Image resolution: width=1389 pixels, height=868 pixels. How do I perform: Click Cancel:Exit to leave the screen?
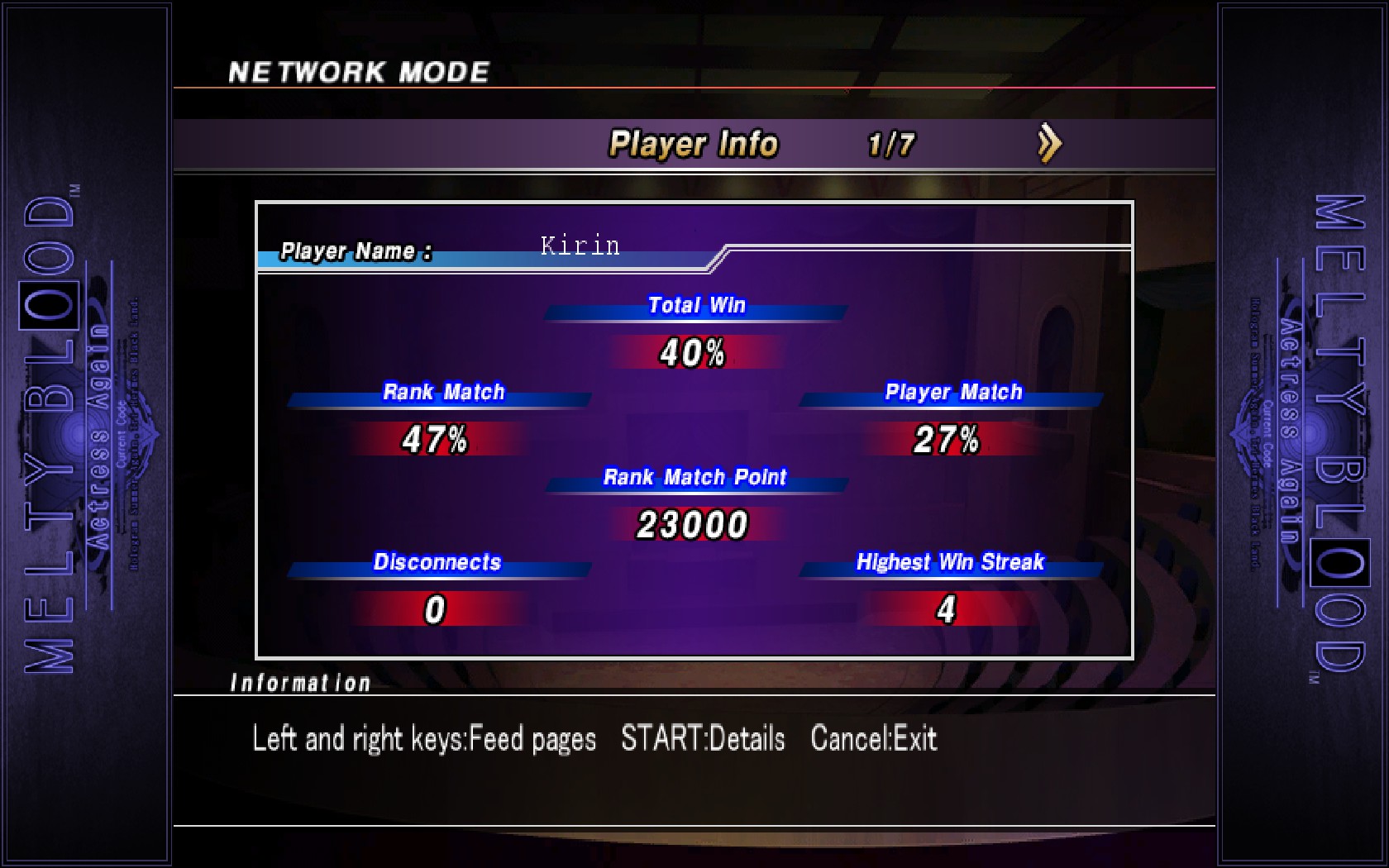[873, 738]
